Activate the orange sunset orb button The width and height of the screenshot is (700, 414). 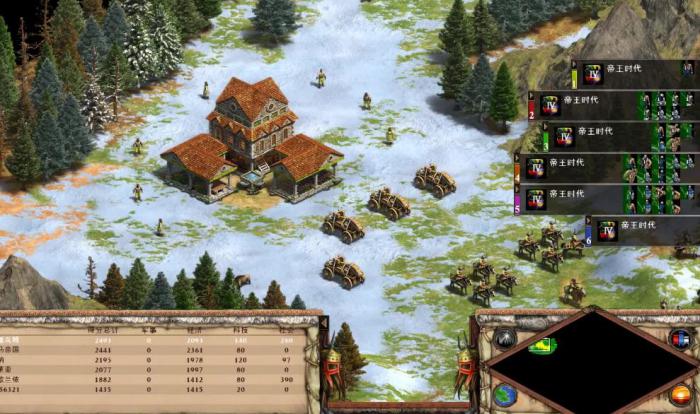point(681,394)
